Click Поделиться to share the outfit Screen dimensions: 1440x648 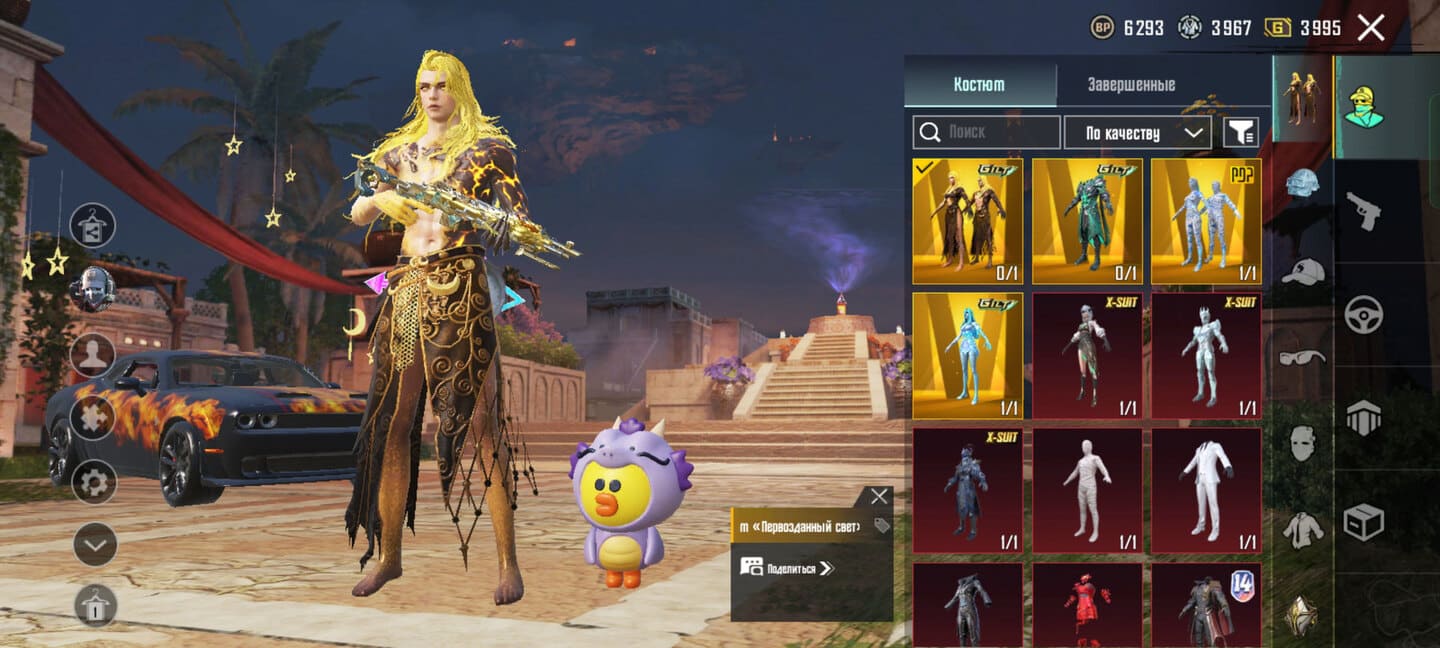pyautogui.click(x=786, y=568)
